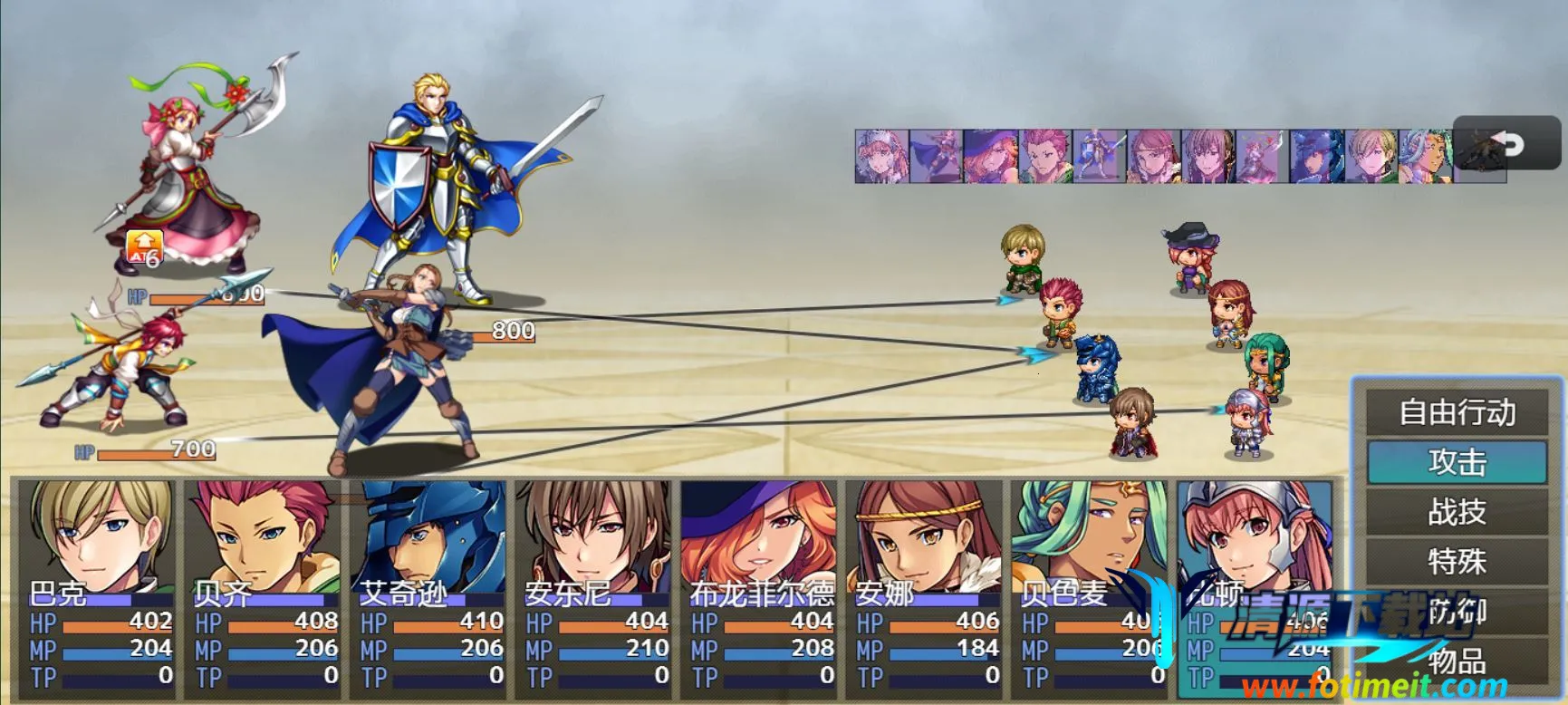Click the back arrow button
The image size is (1568, 705).
click(x=1507, y=143)
